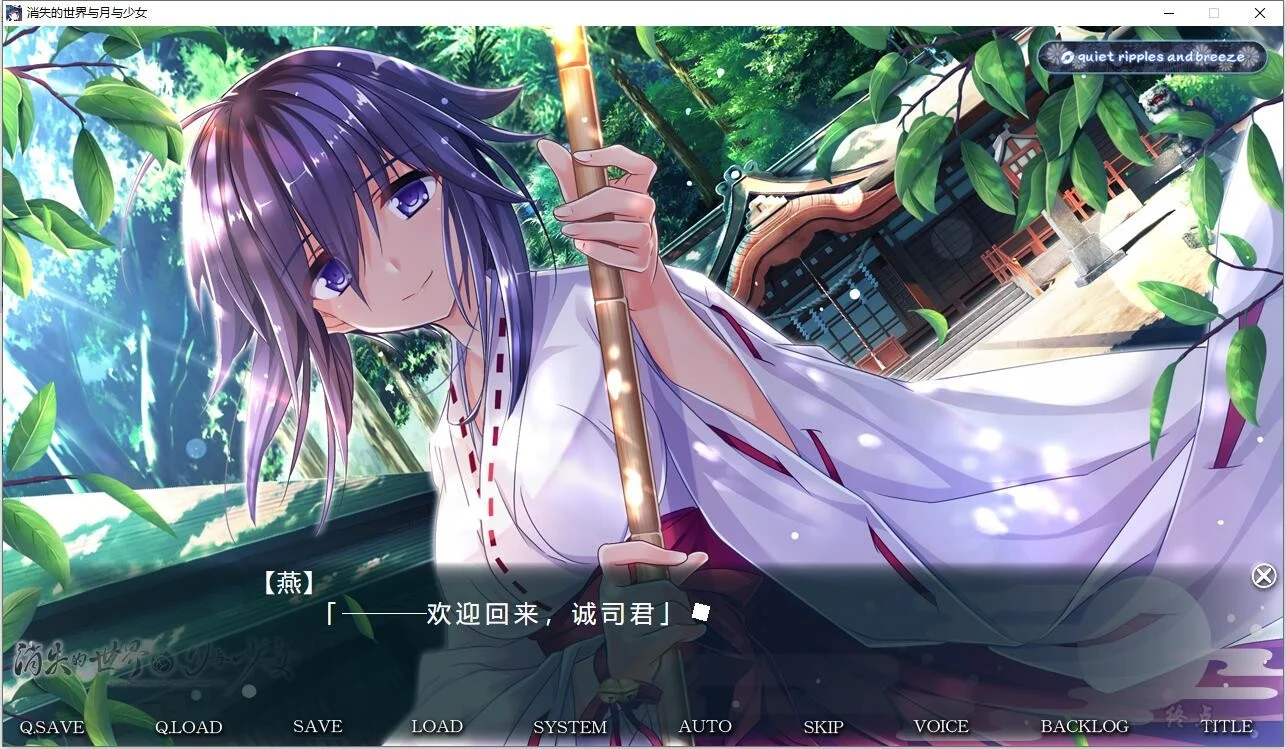Click the speaker name 燕 above the dialogue
Viewport: 1286px width, 749px height.
288,583
